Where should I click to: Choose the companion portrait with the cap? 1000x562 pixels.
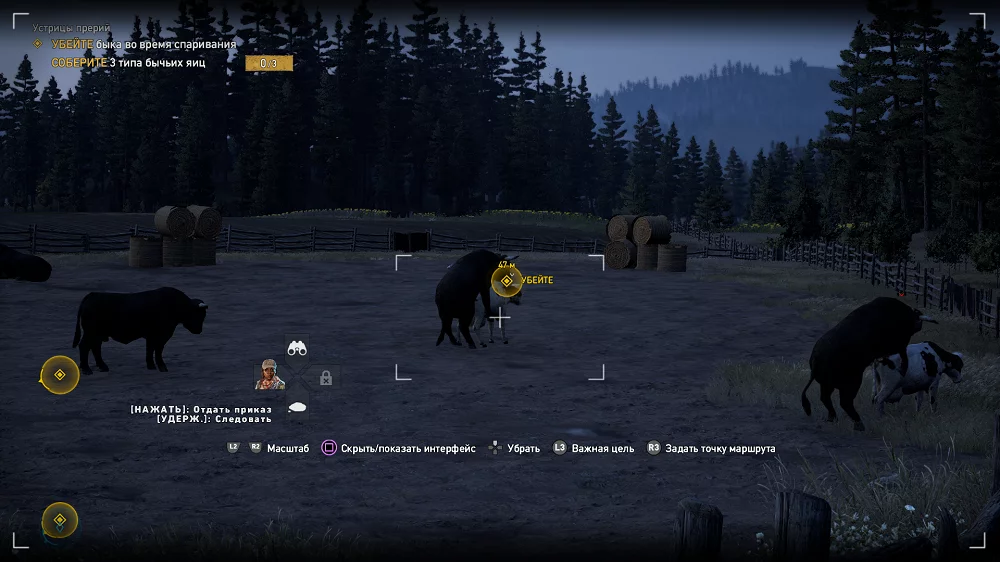pyautogui.click(x=270, y=375)
